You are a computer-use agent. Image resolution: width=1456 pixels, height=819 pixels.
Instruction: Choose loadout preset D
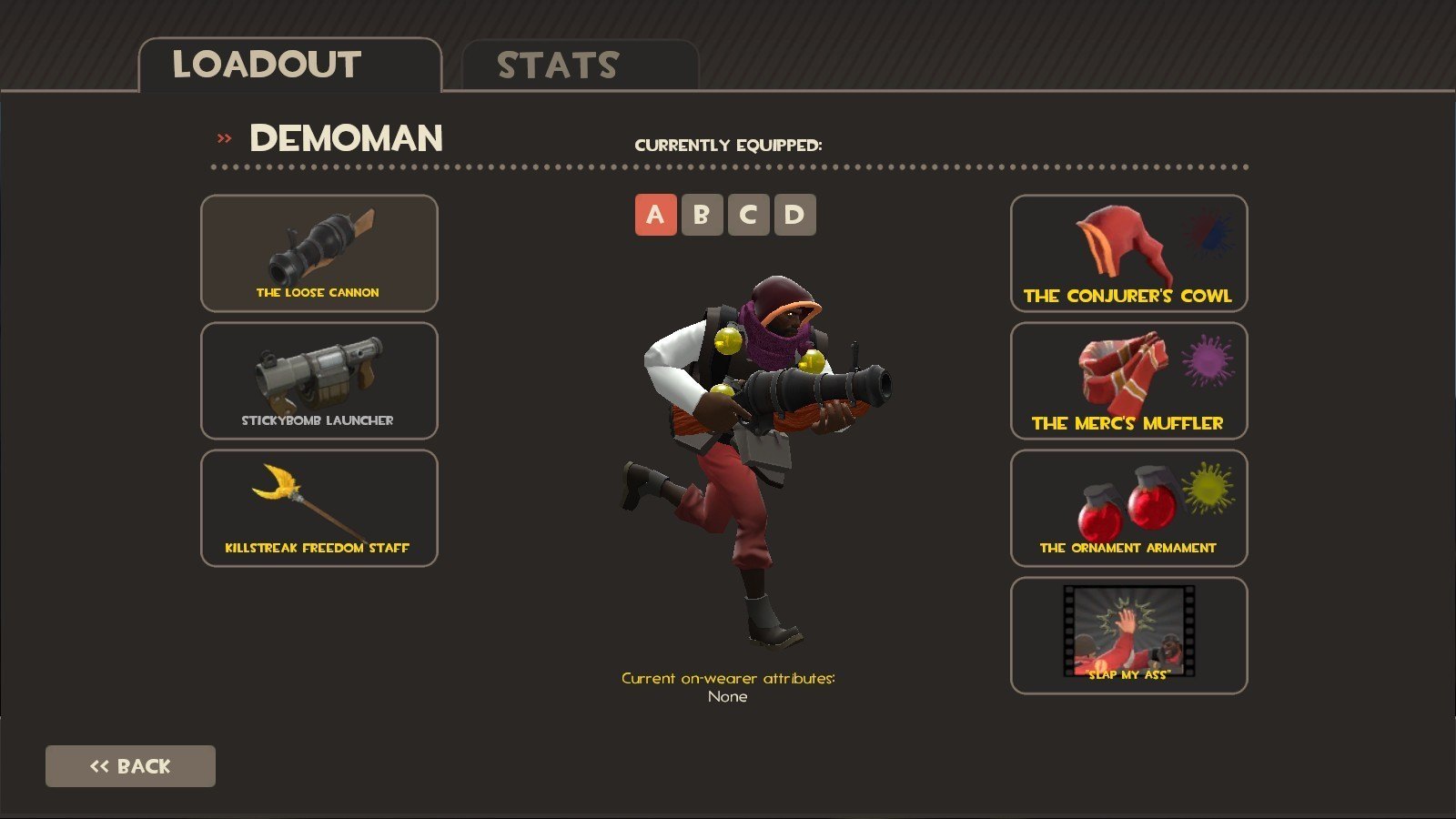click(794, 215)
